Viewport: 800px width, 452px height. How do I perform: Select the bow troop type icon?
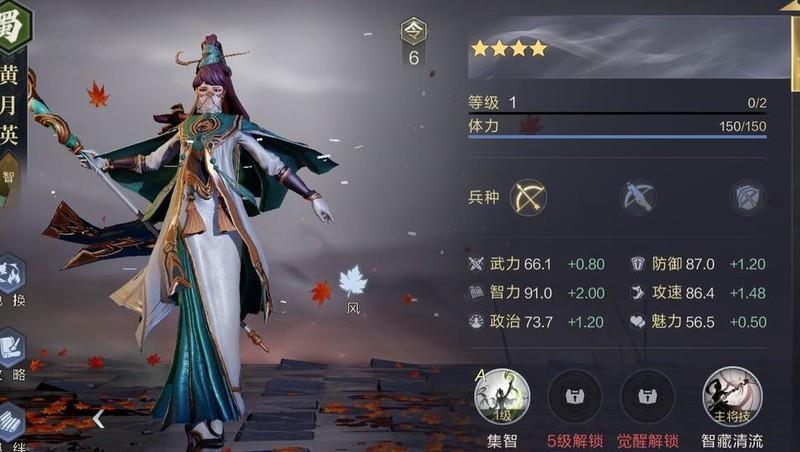(528, 198)
